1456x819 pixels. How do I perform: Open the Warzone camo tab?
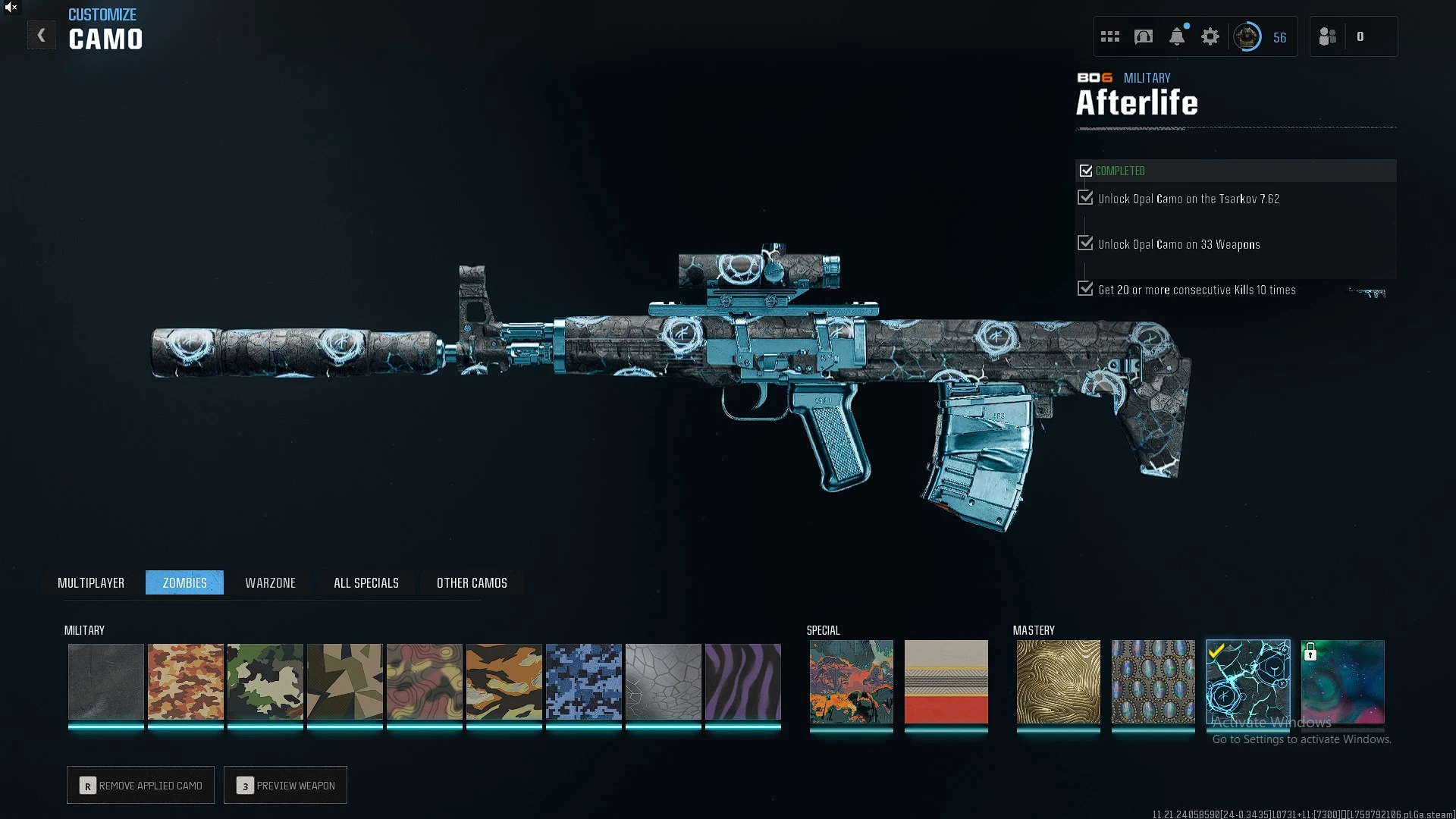point(270,582)
